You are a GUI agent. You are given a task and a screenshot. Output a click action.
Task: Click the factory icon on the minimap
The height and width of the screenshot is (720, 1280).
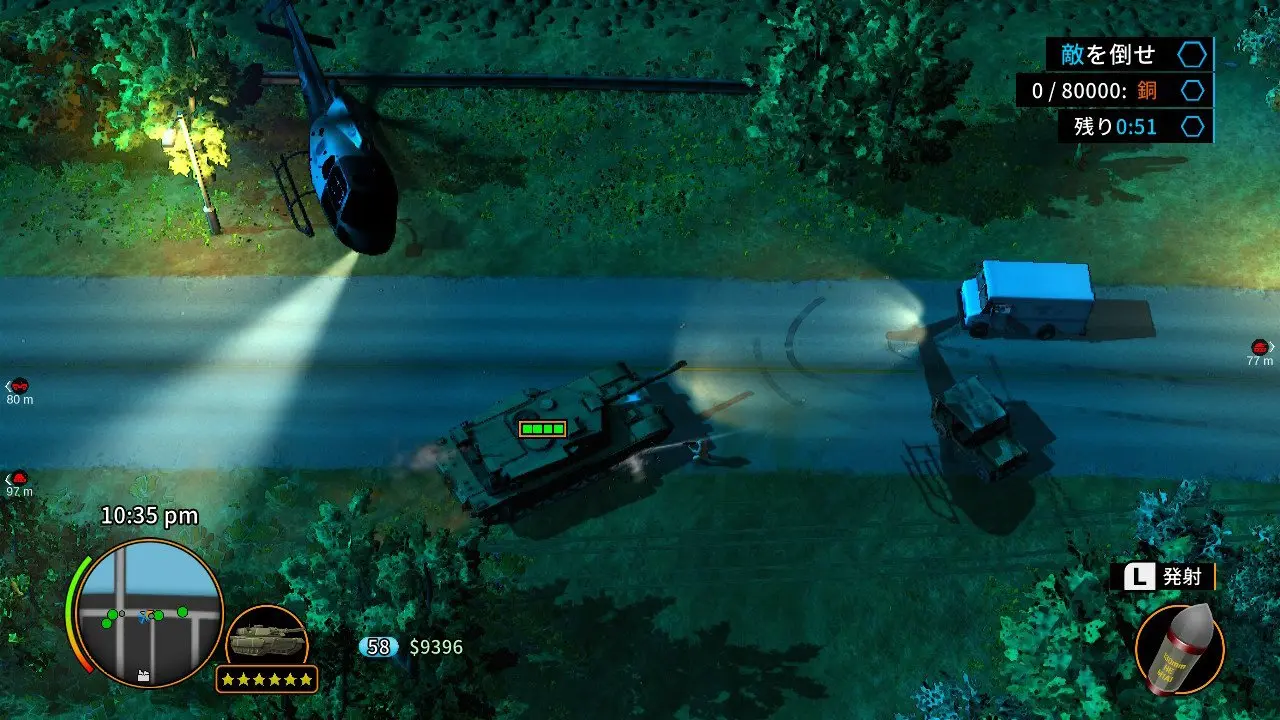[142, 676]
